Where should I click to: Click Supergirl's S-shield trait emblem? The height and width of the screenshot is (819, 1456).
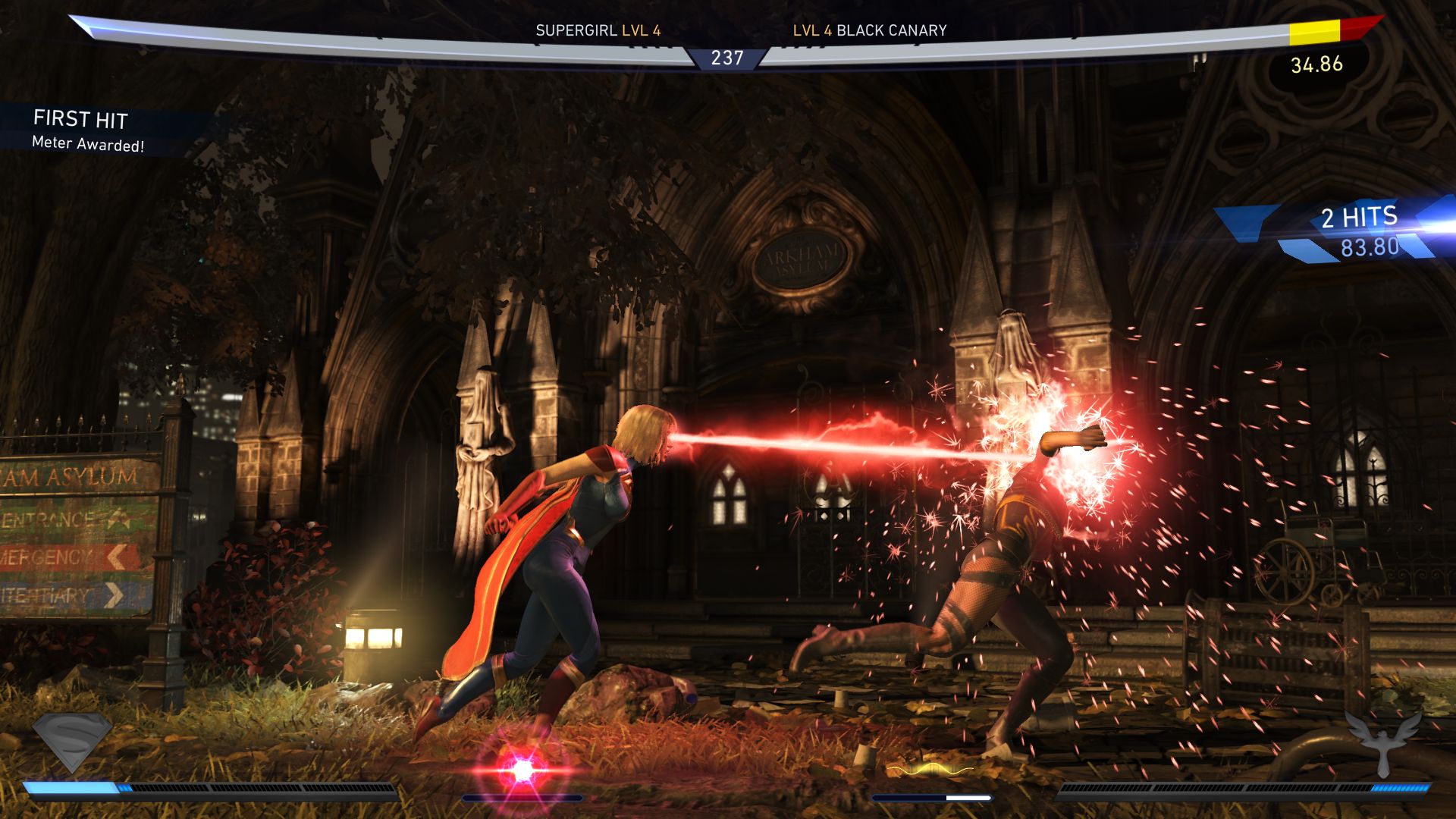(72, 741)
